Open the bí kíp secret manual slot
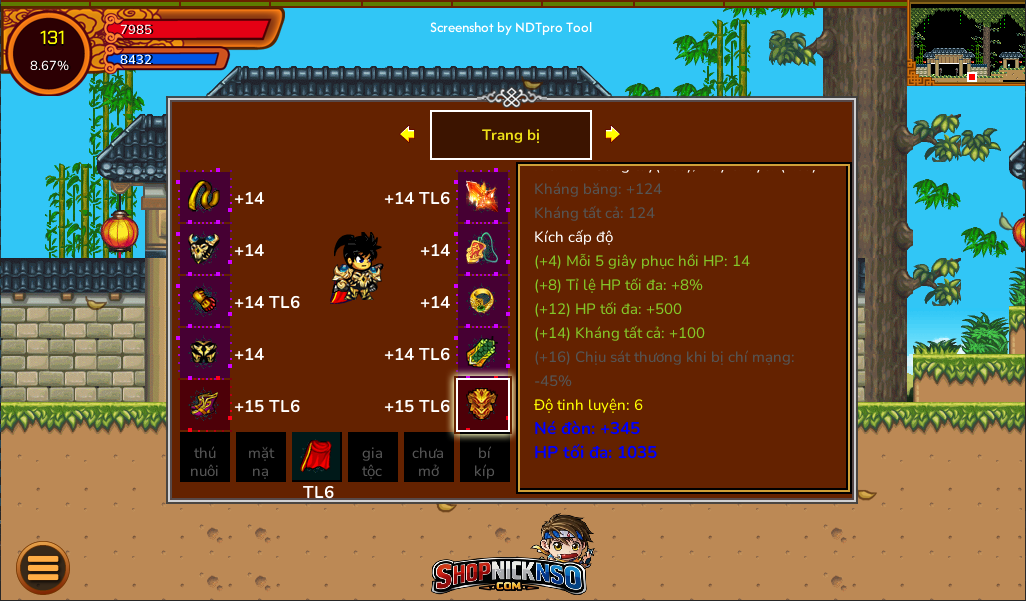 (x=485, y=458)
